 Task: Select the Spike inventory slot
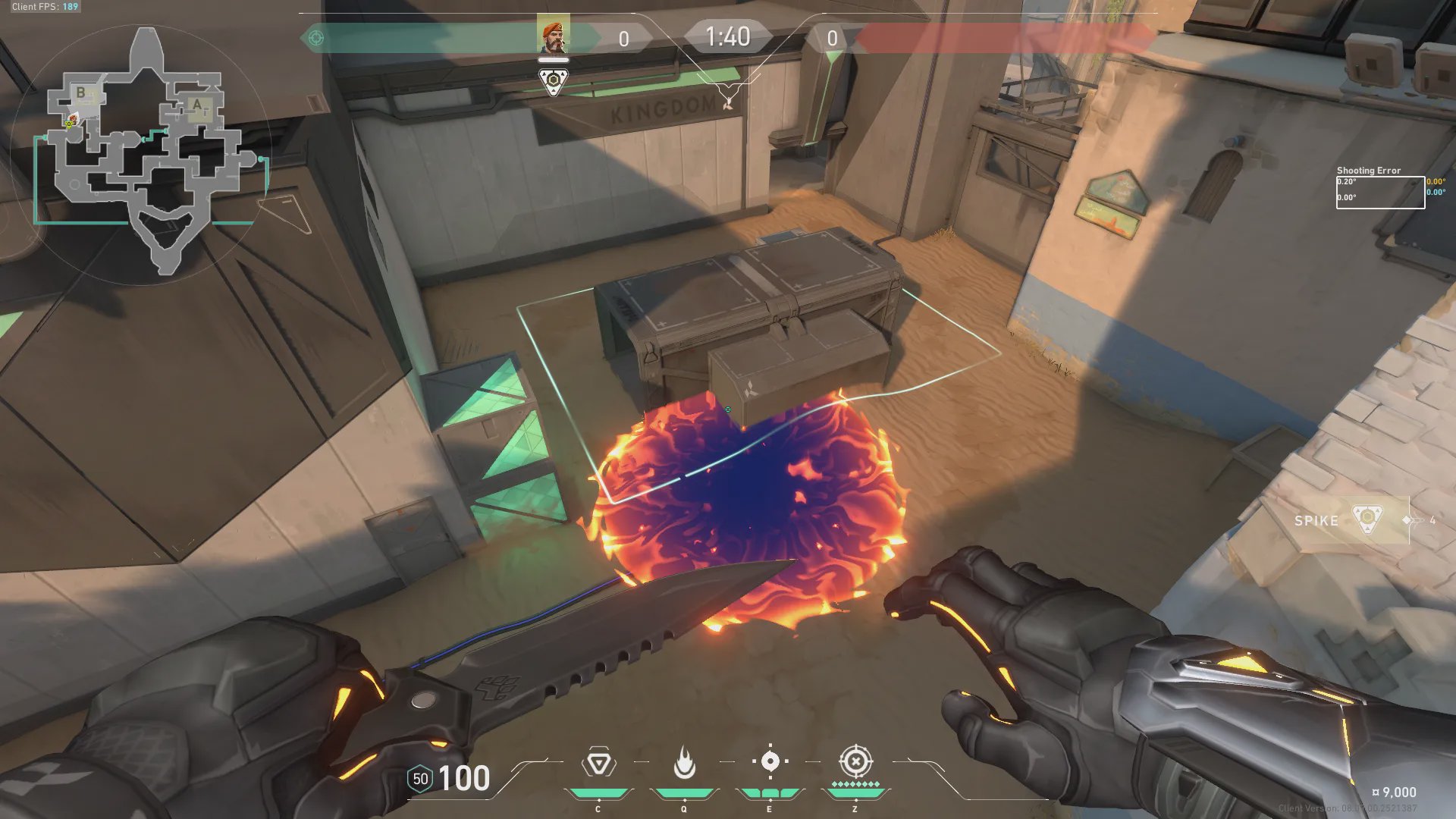(x=1351, y=520)
